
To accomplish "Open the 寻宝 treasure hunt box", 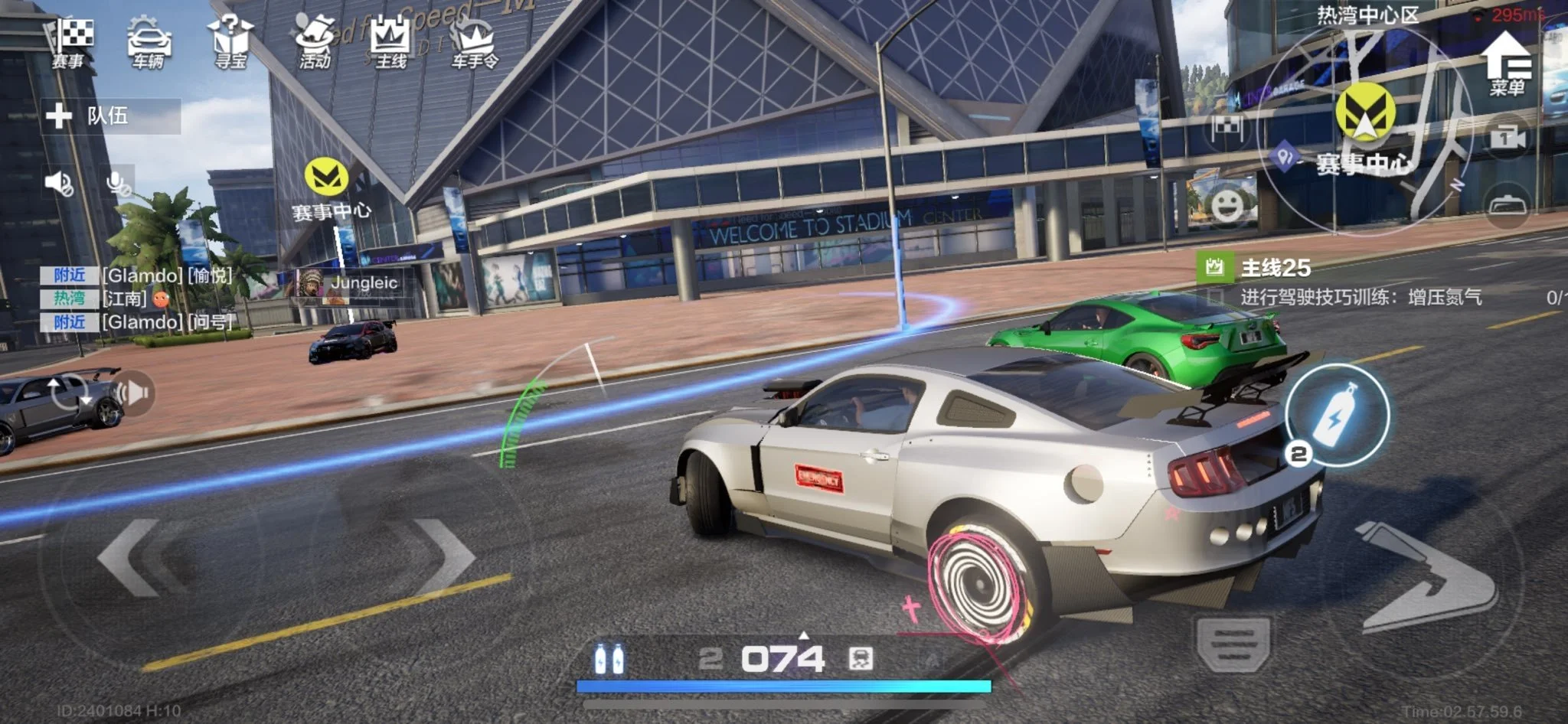I will [230, 42].
